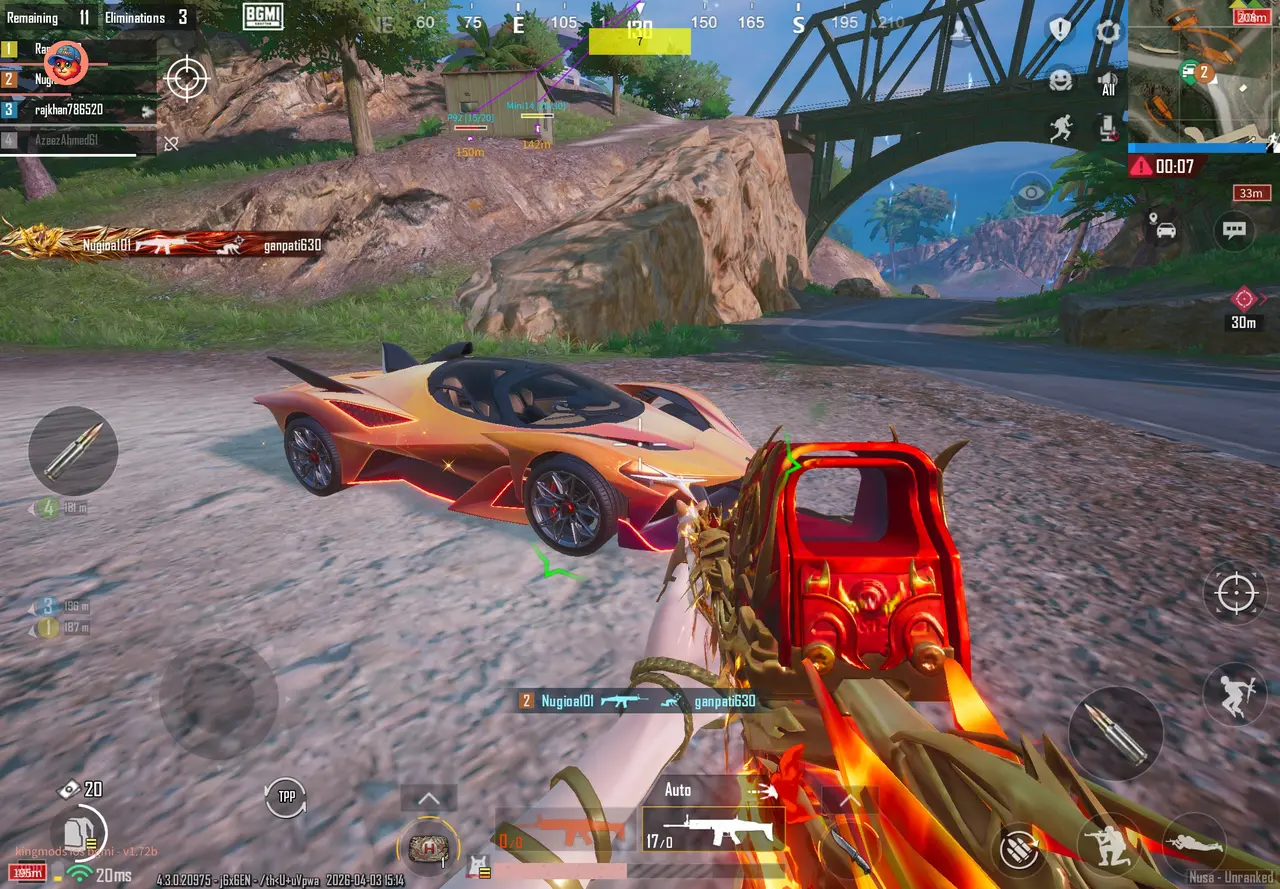
Task: Toggle voice channel set to All
Action: point(1106,82)
